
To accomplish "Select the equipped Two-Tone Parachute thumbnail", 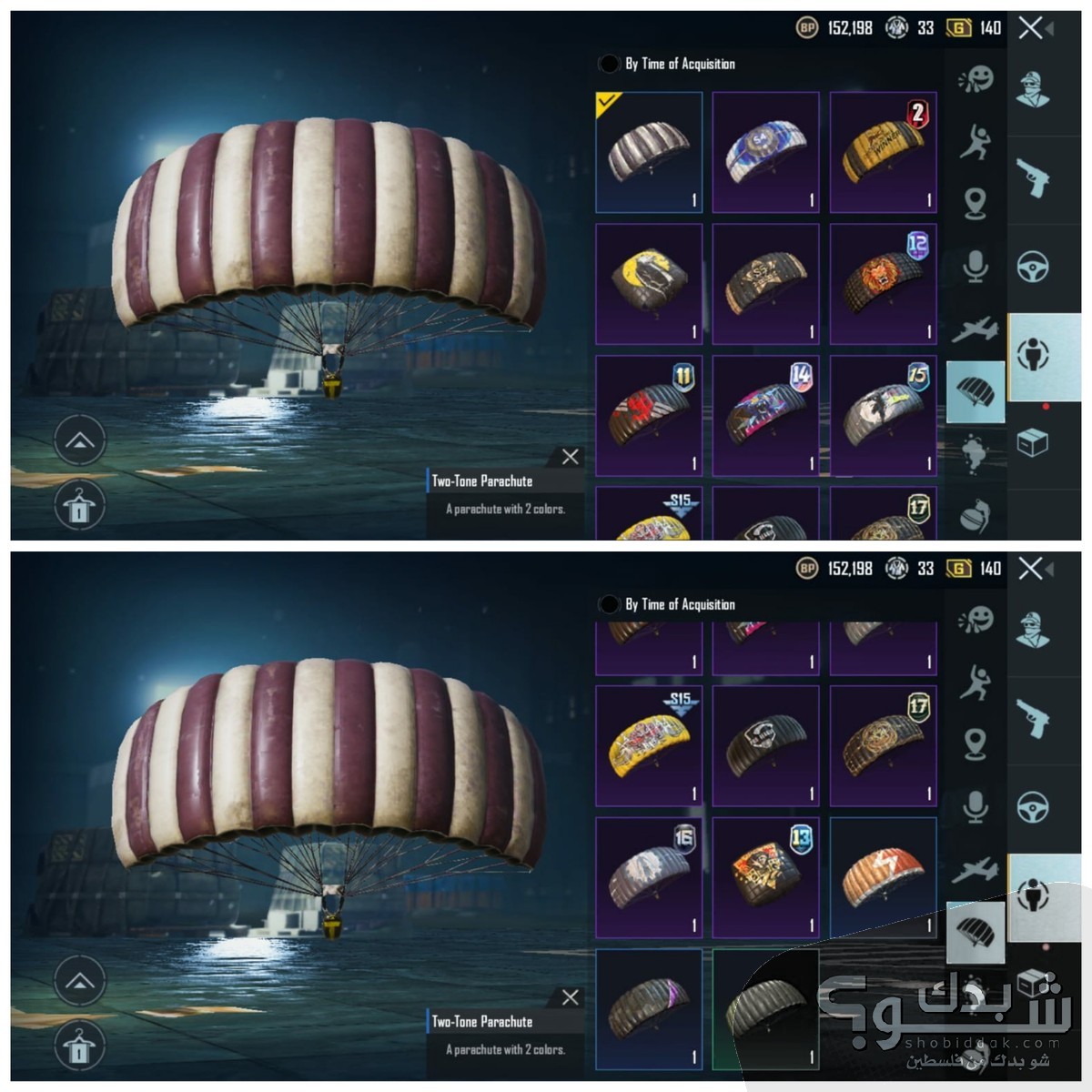I will (649, 152).
